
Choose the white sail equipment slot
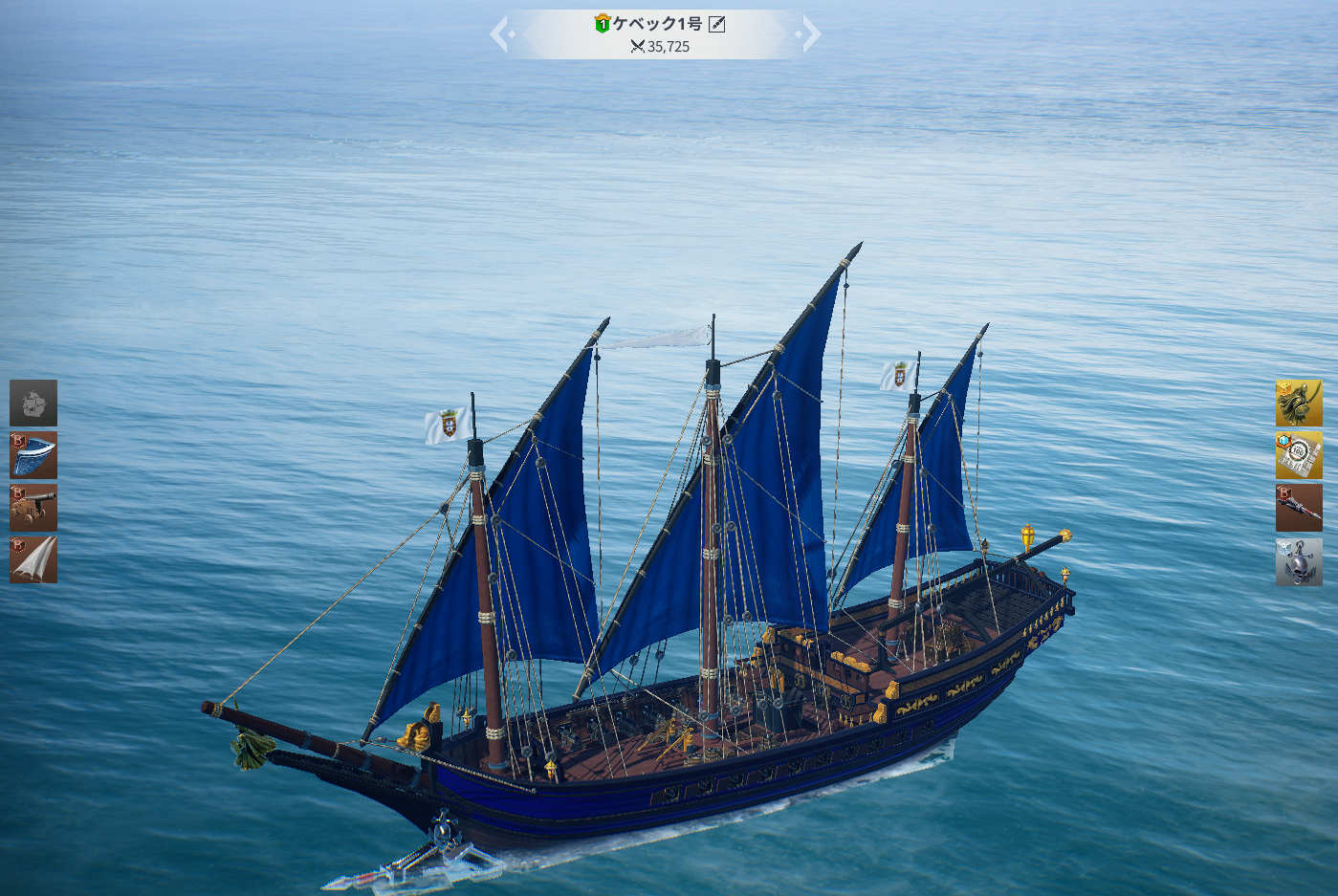tap(33, 559)
